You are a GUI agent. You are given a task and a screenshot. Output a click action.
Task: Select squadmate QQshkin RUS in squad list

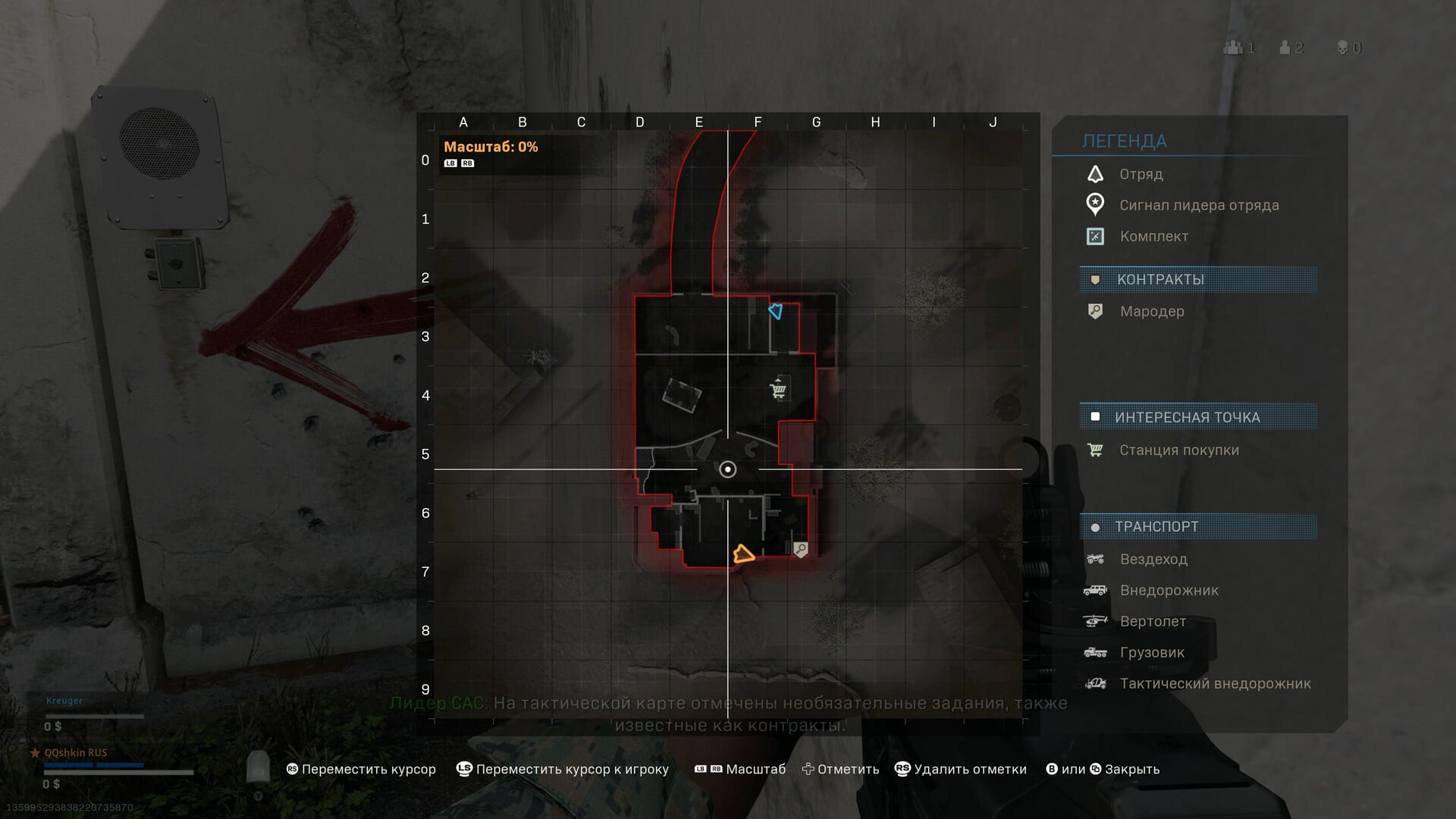(76, 753)
